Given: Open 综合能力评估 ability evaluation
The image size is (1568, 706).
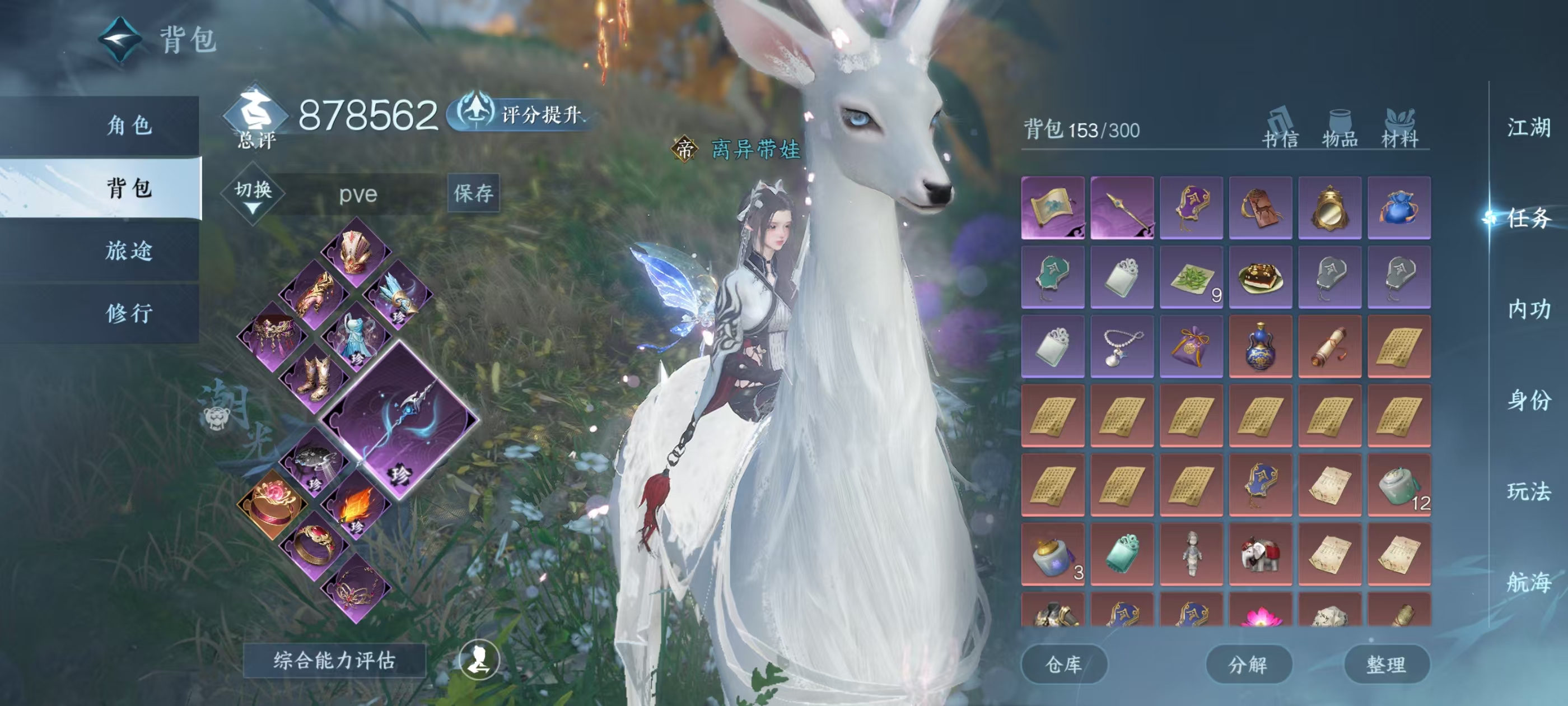Looking at the screenshot, I should tap(334, 660).
